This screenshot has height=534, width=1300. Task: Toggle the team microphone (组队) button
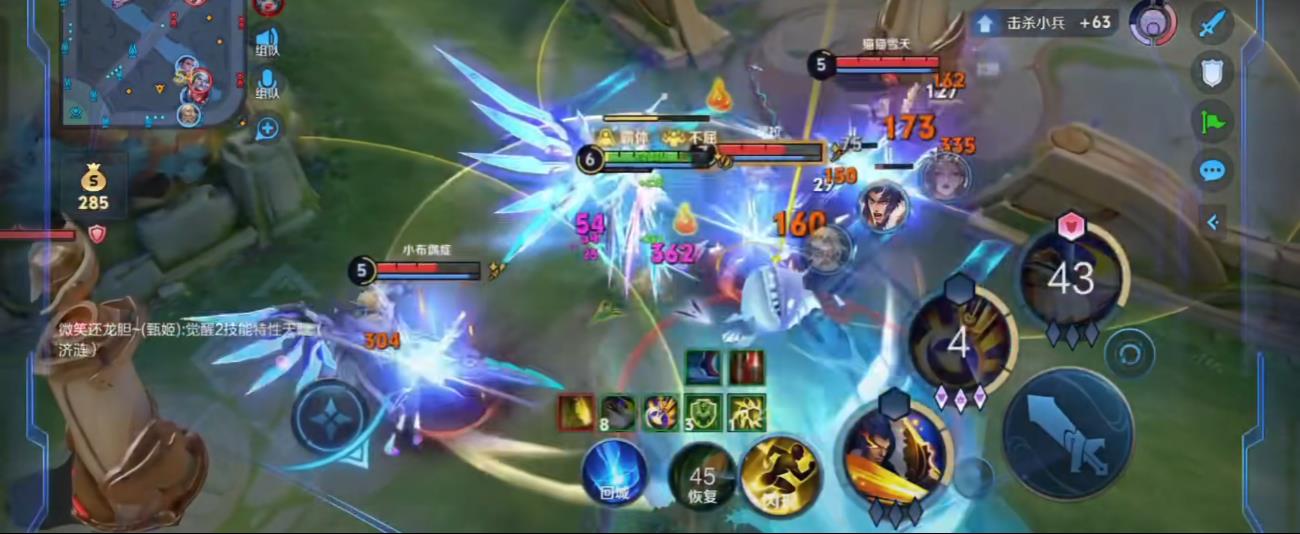coord(267,83)
